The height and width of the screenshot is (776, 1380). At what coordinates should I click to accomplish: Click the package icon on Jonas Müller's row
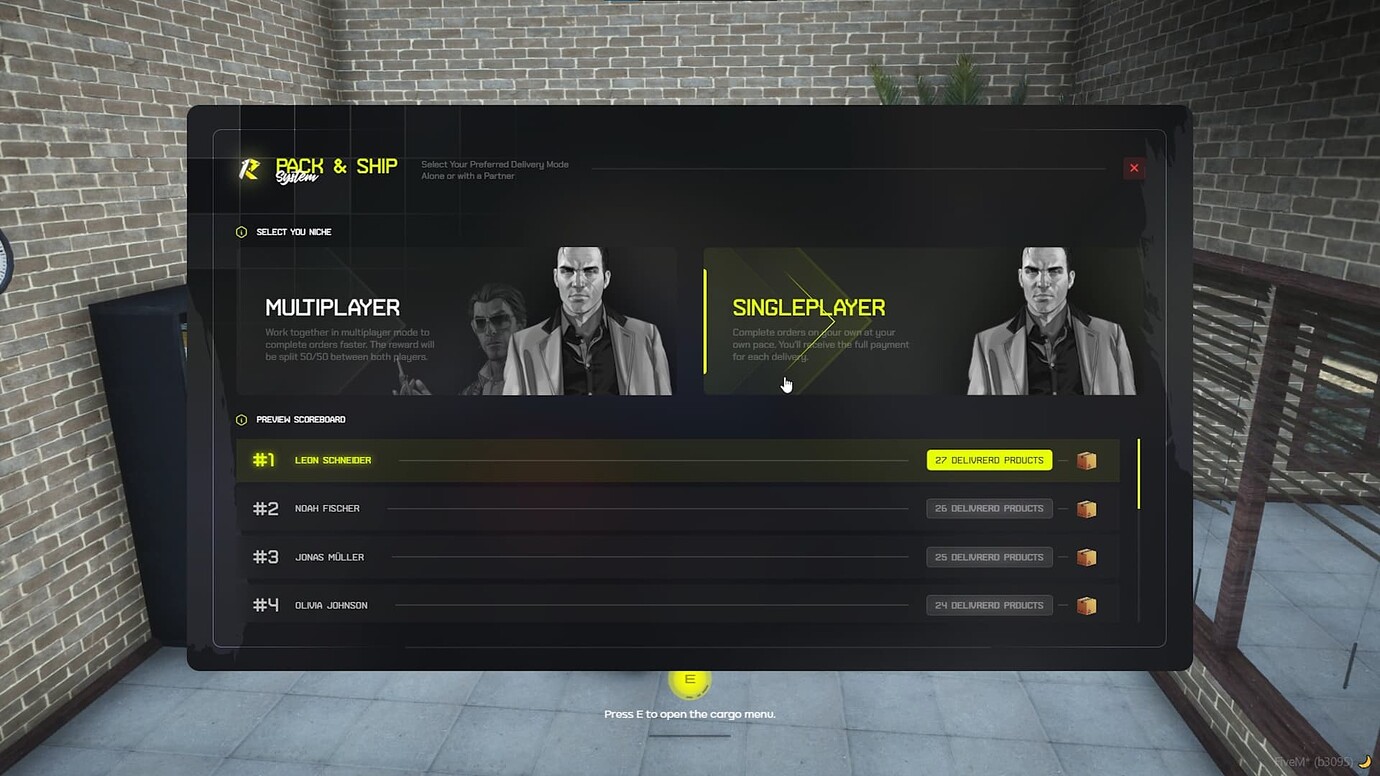1087,557
